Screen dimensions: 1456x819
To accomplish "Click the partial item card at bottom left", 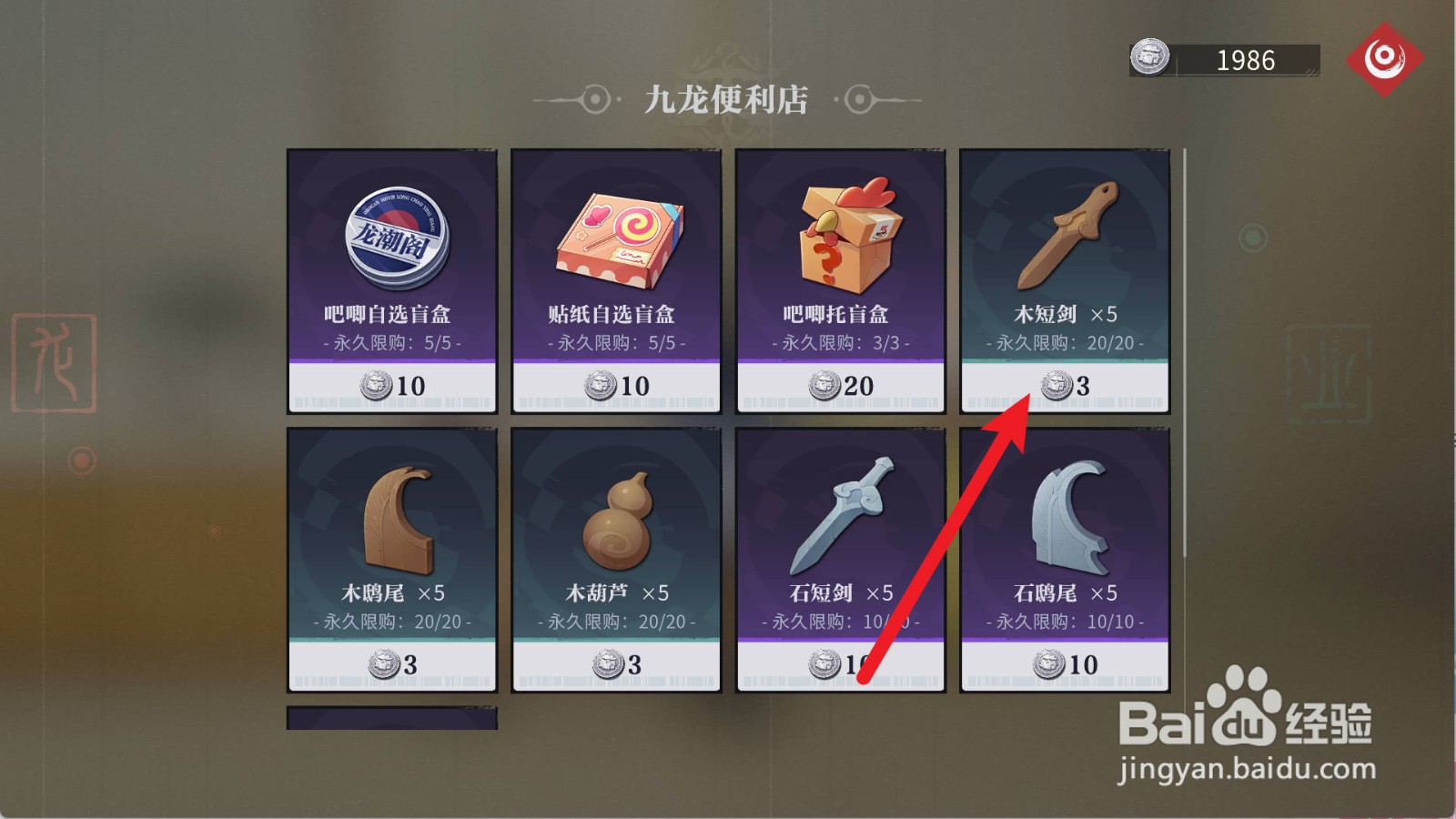I will pos(391,719).
